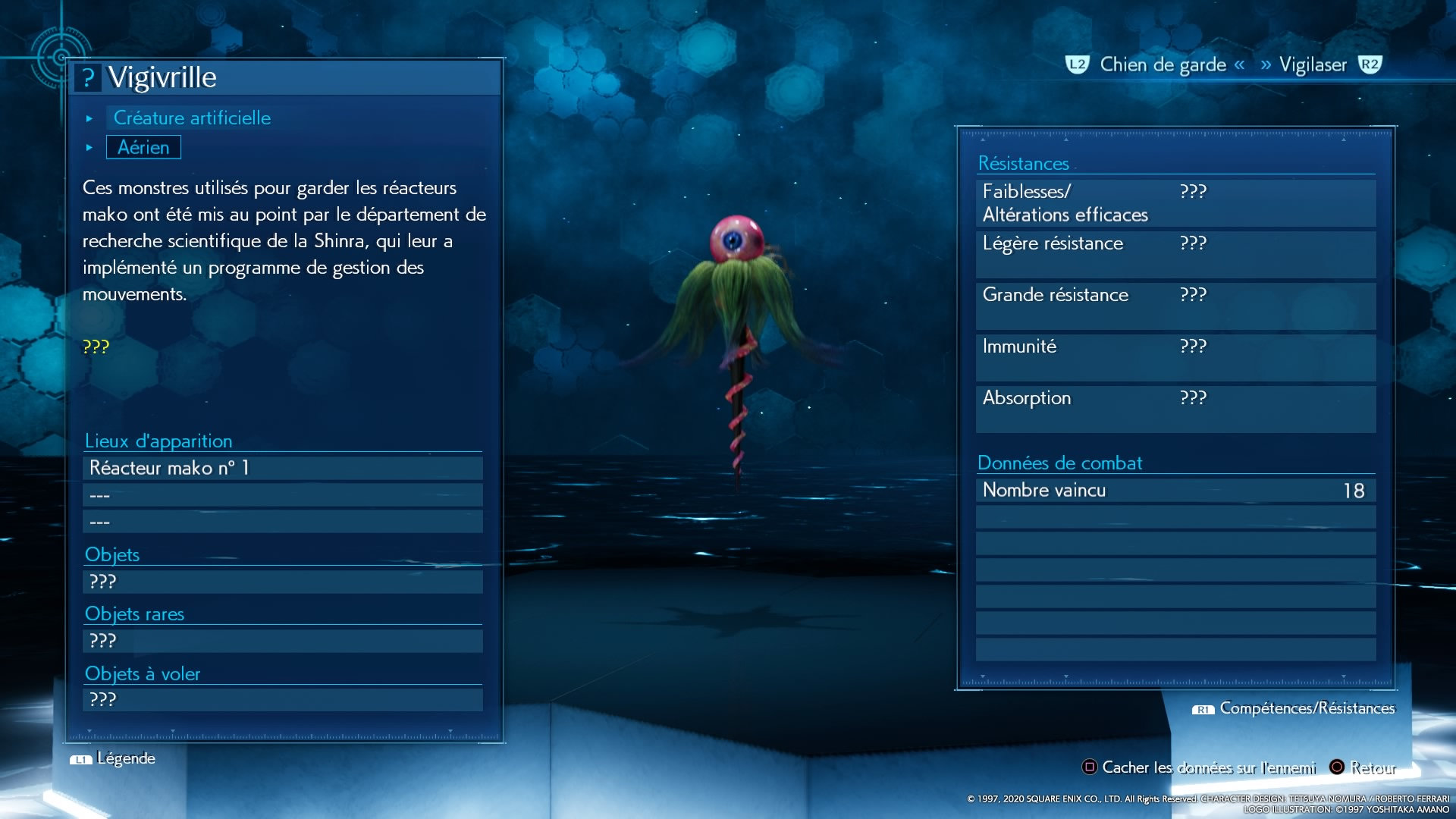The image size is (1456, 819).
Task: Select the Créature artificielle type entry
Action: point(192,118)
